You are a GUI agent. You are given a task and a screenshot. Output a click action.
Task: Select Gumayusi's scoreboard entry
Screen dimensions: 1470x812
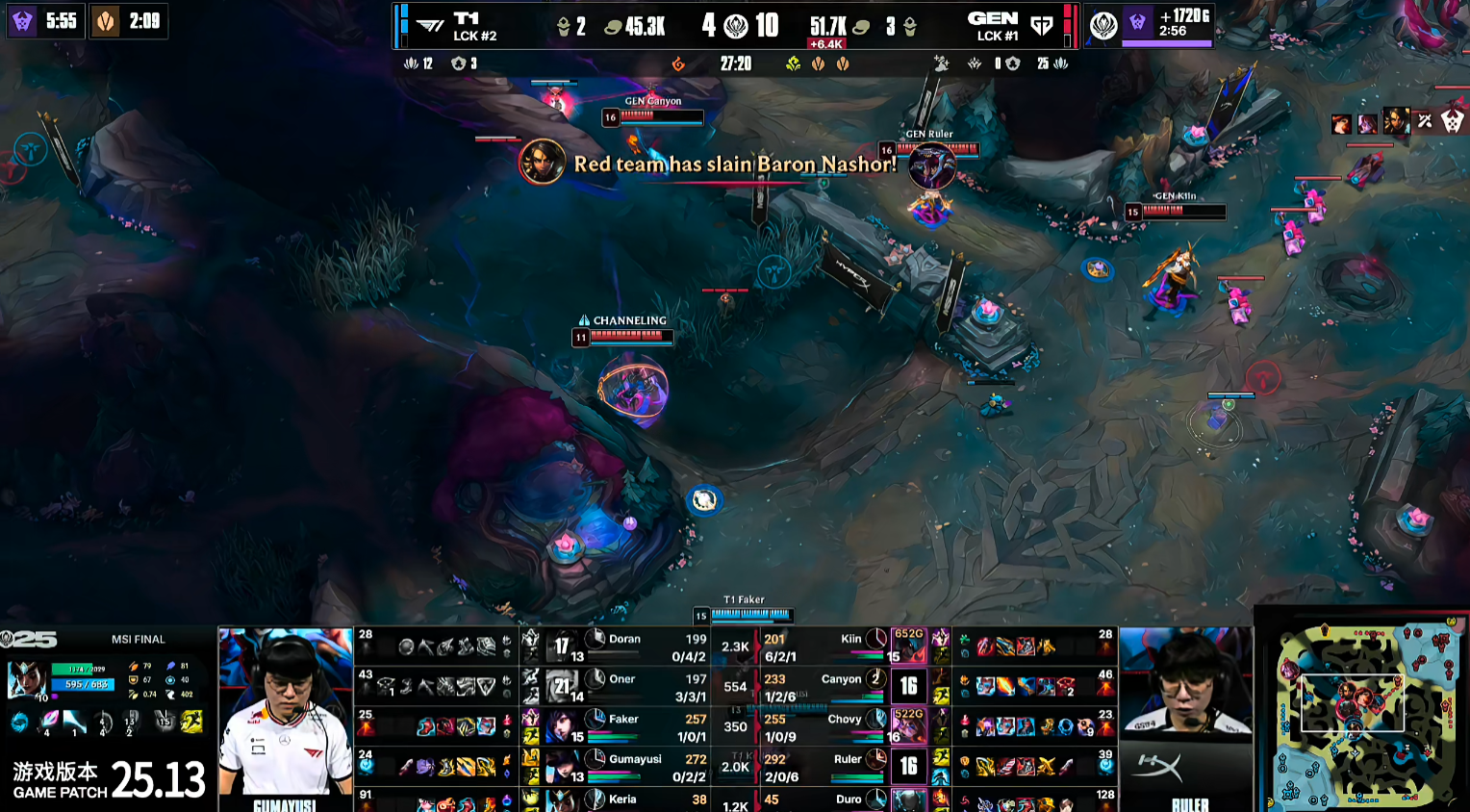[x=635, y=767]
